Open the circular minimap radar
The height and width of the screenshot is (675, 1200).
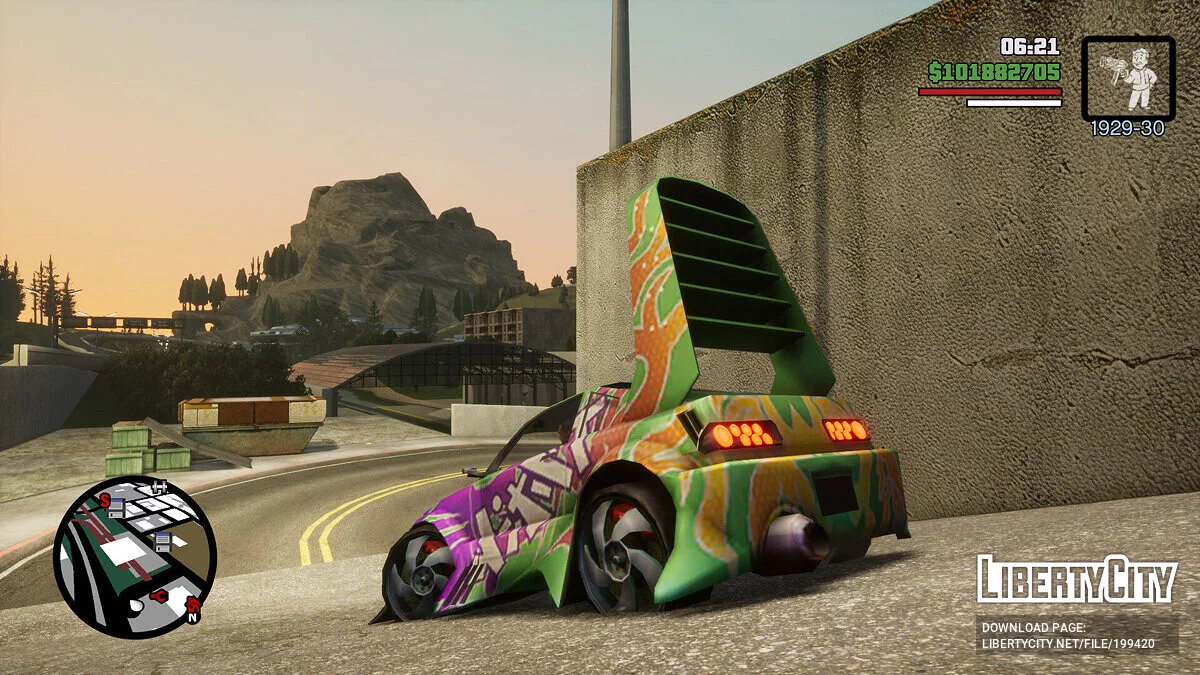click(134, 556)
